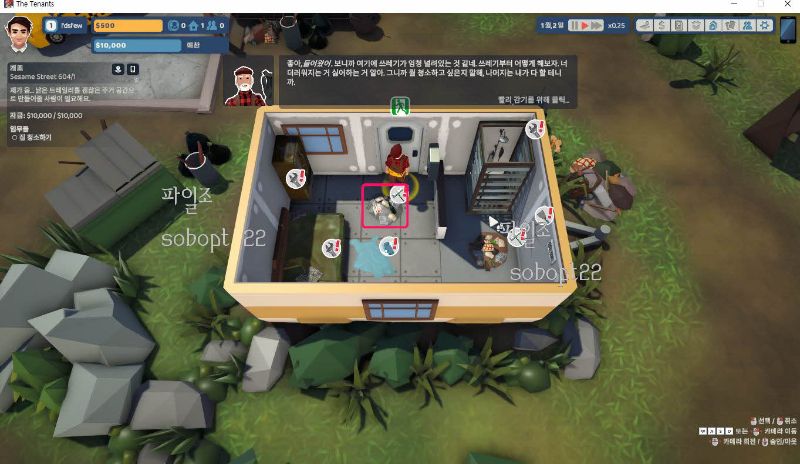Click the $500 orange money bar
Image resolution: width=800 pixels, height=464 pixels.
click(126, 26)
